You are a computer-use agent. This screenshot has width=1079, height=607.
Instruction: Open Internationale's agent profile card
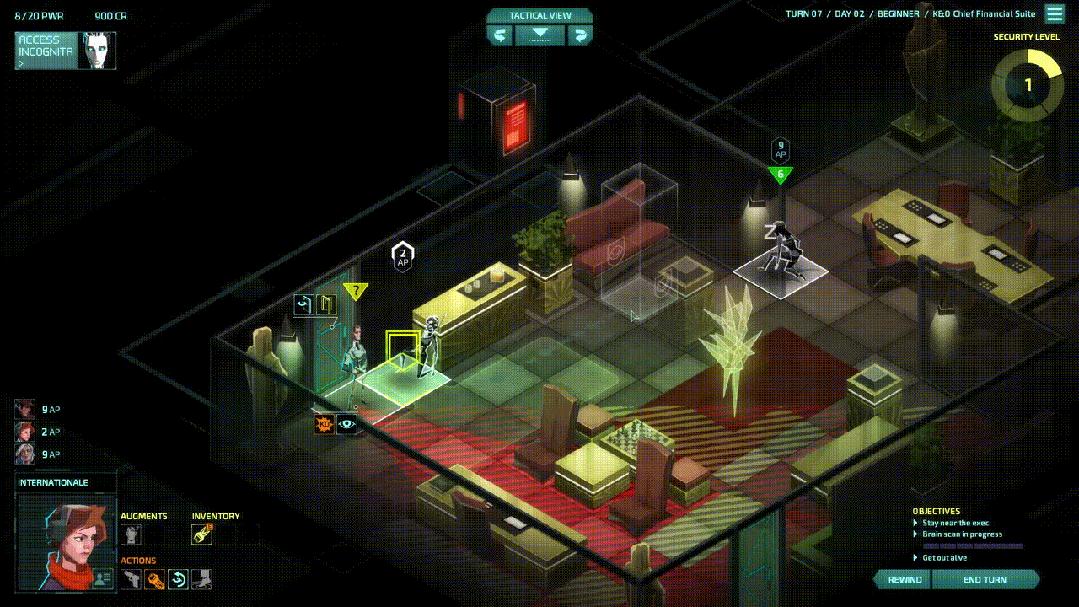click(x=102, y=577)
